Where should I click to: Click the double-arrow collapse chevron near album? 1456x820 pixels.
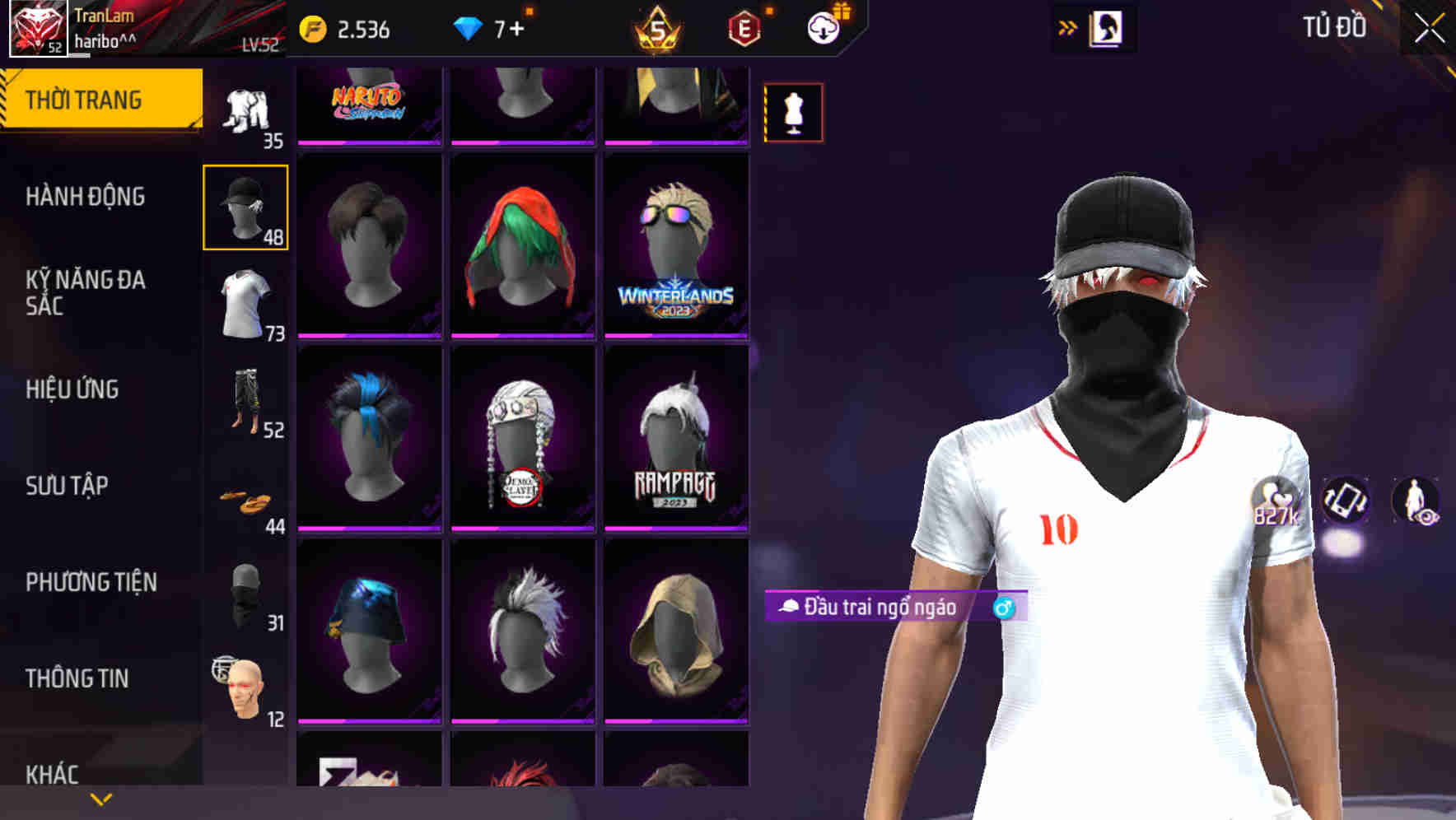tap(1068, 27)
